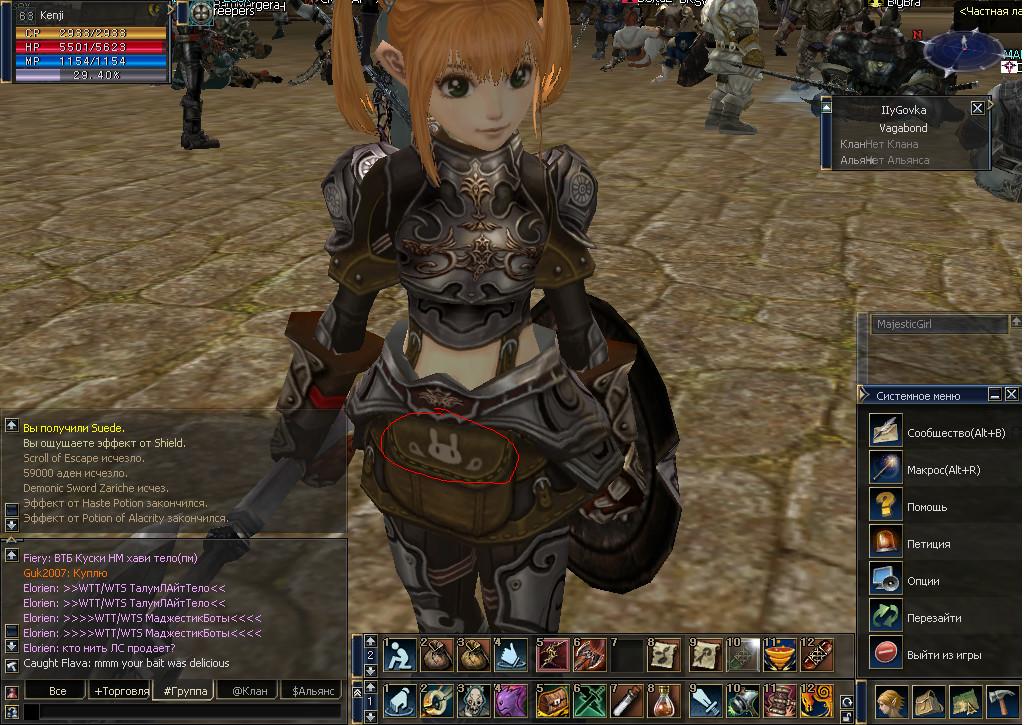Minimize the Системное меню window
This screenshot has height=725, width=1028.
[995, 395]
